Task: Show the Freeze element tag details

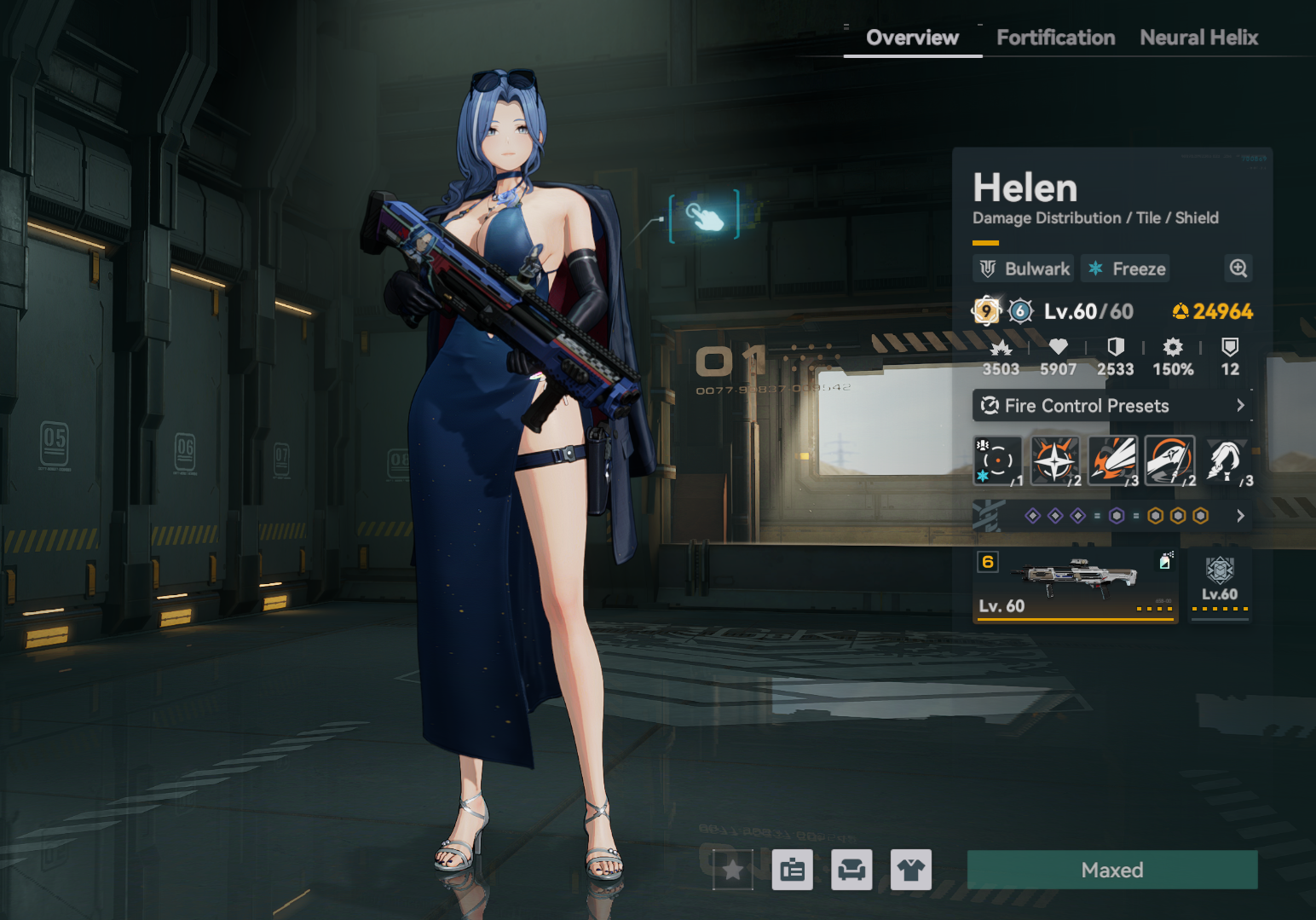Action: coord(1126,269)
